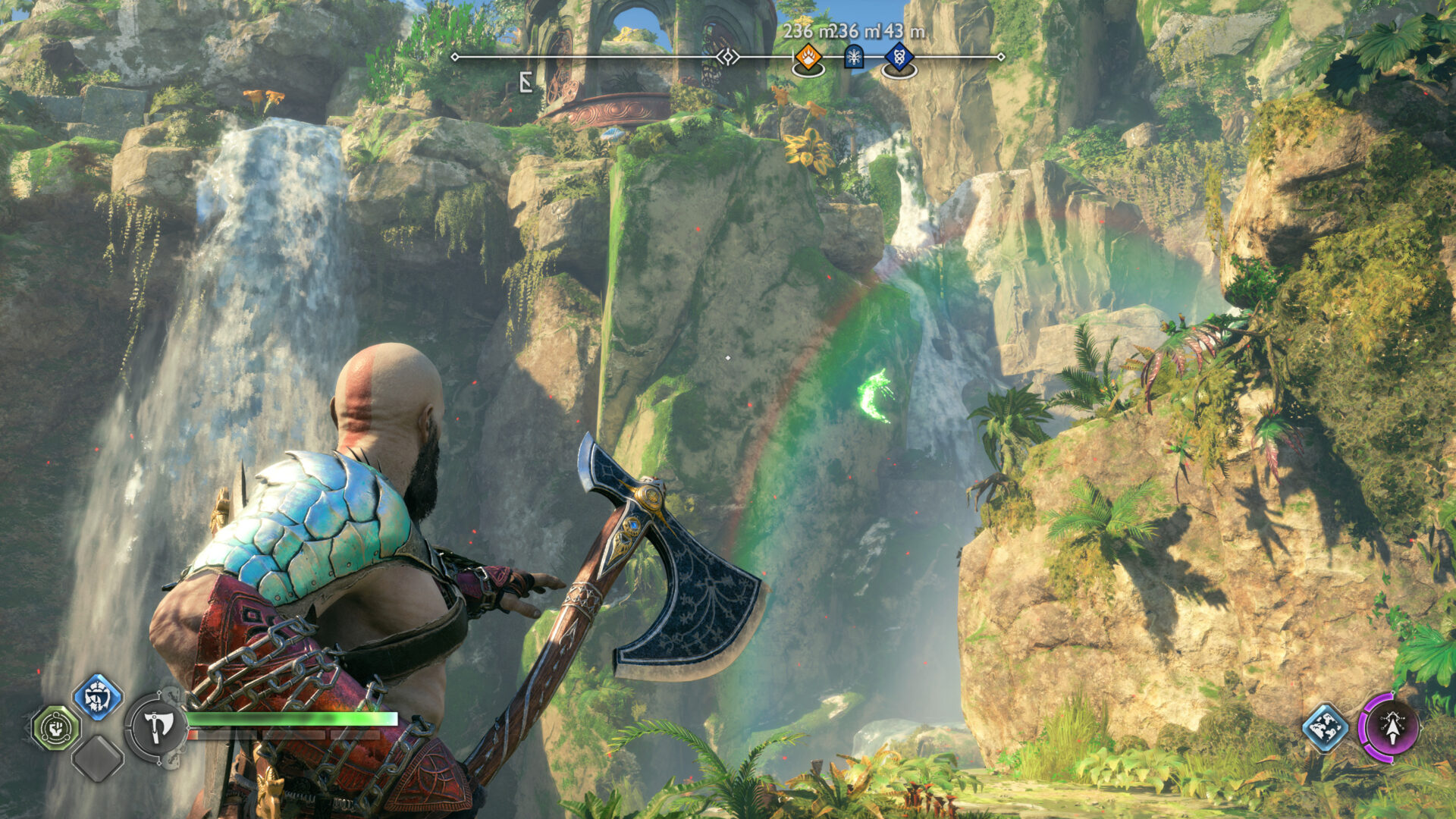Select the Leviathan Axe weapon icon
This screenshot has width=1456, height=819.
pos(156,727)
